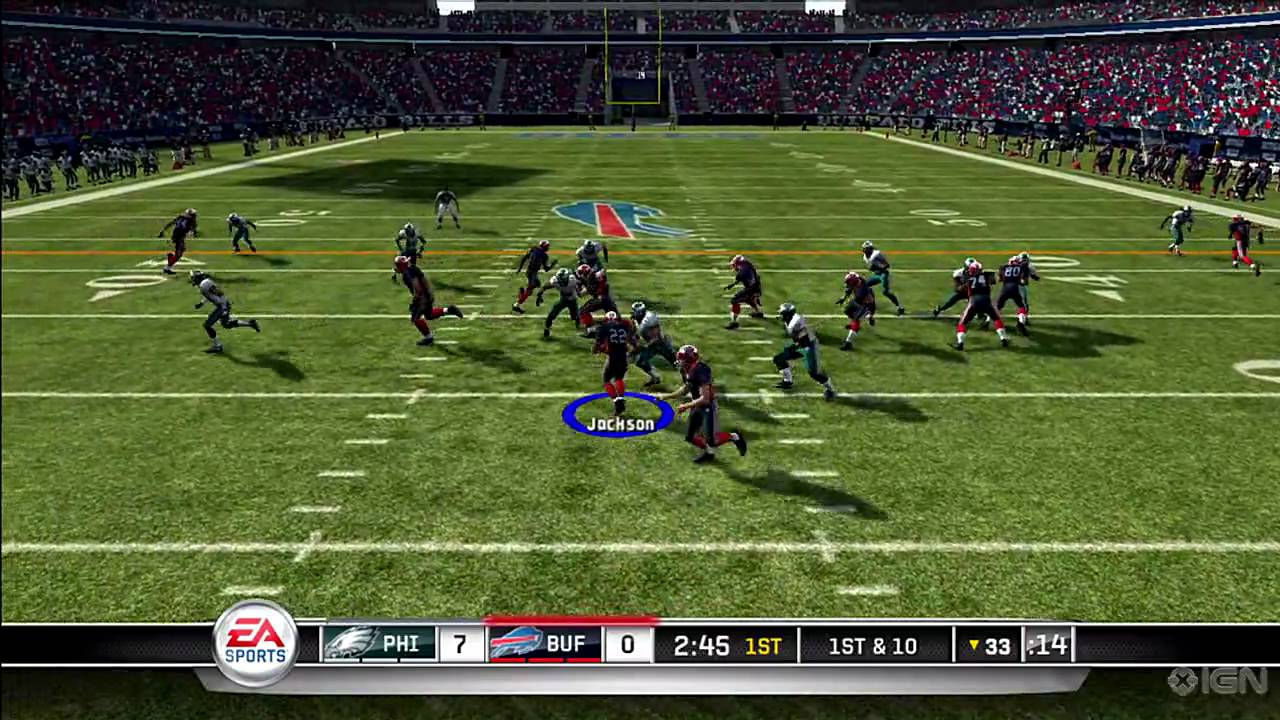Expand the 1ST quarter indicator
This screenshot has height=720, width=1280.
[x=763, y=646]
